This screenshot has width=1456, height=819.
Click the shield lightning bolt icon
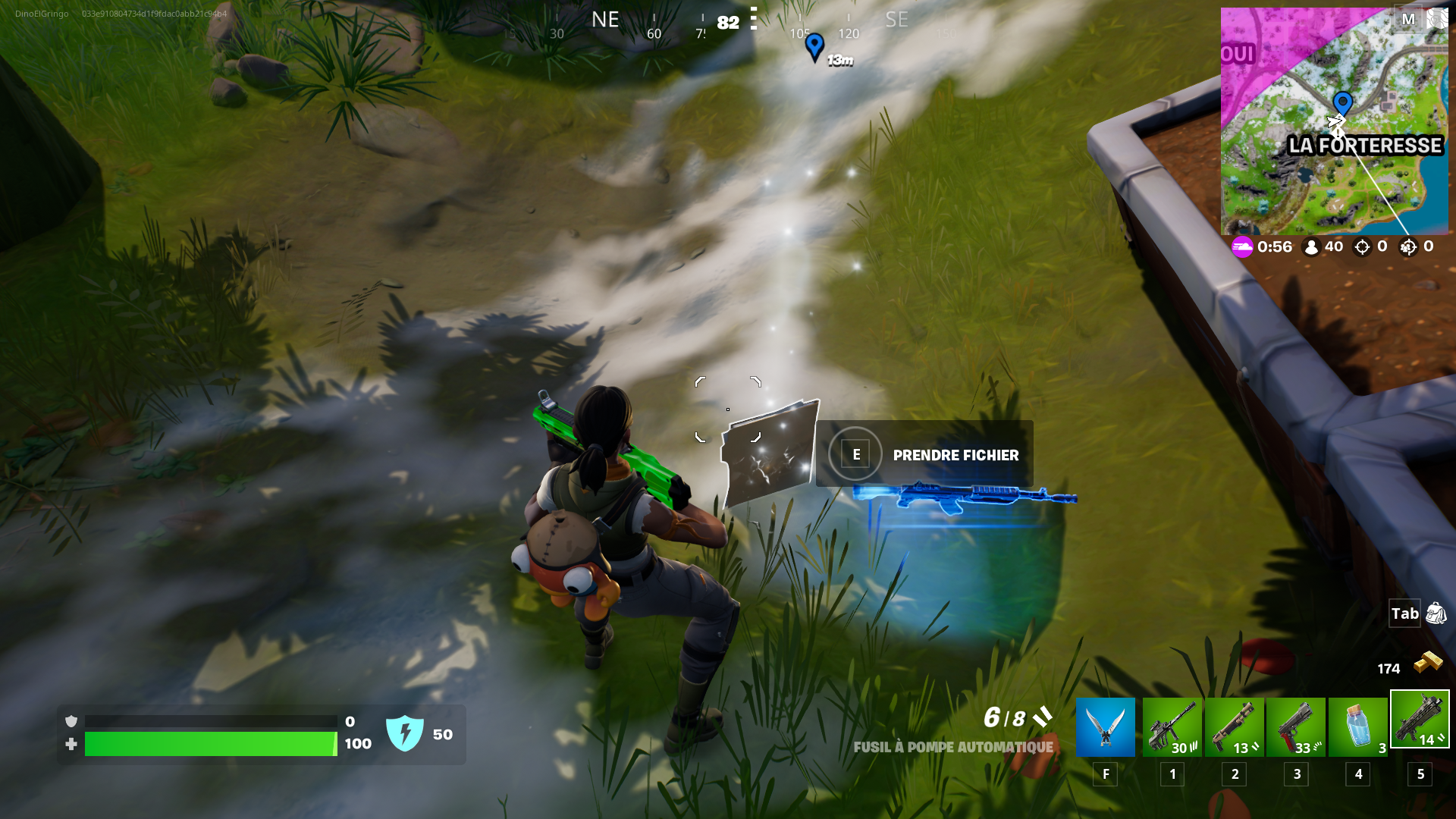point(406,734)
